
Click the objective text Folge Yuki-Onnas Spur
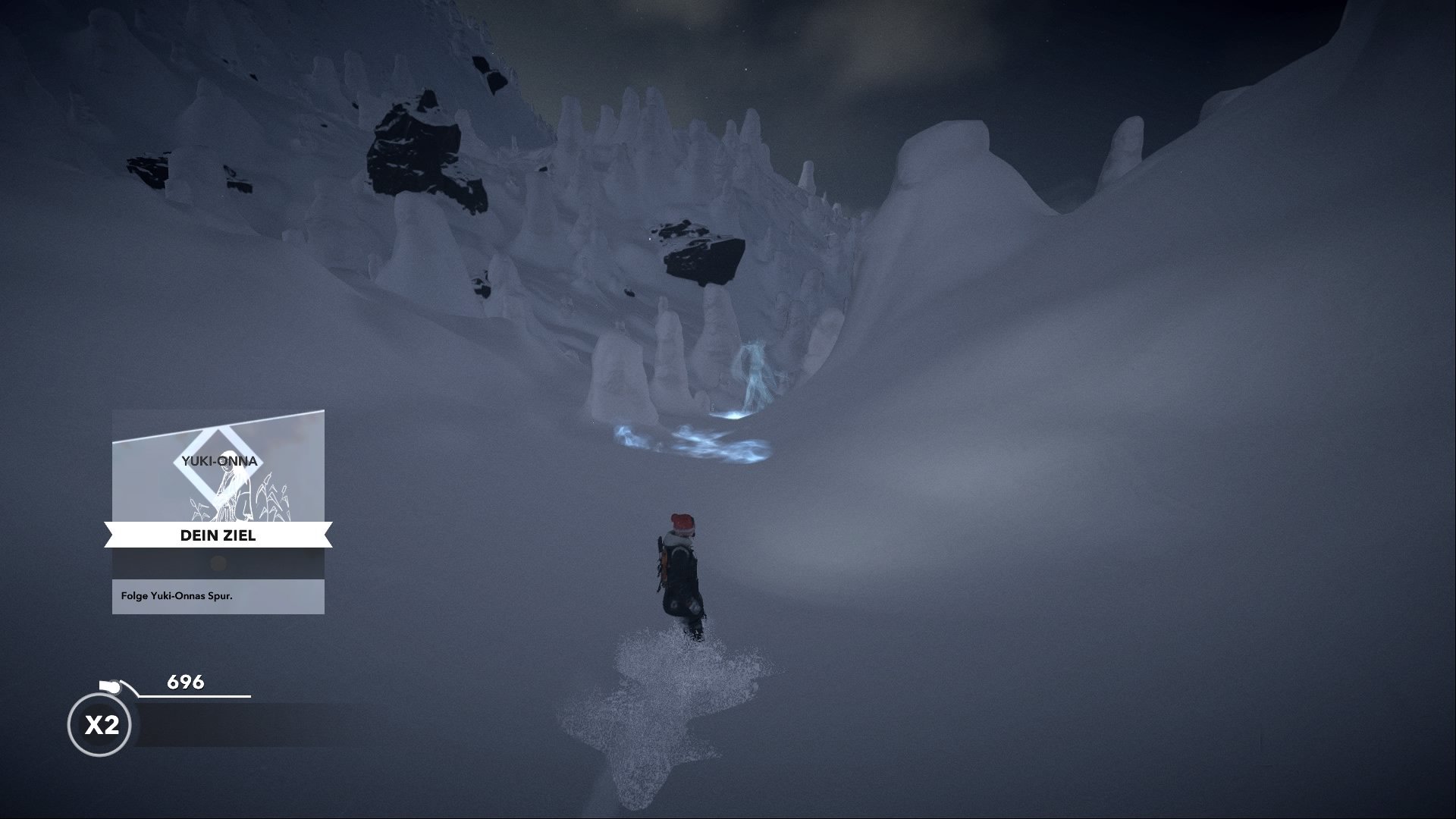click(x=177, y=598)
